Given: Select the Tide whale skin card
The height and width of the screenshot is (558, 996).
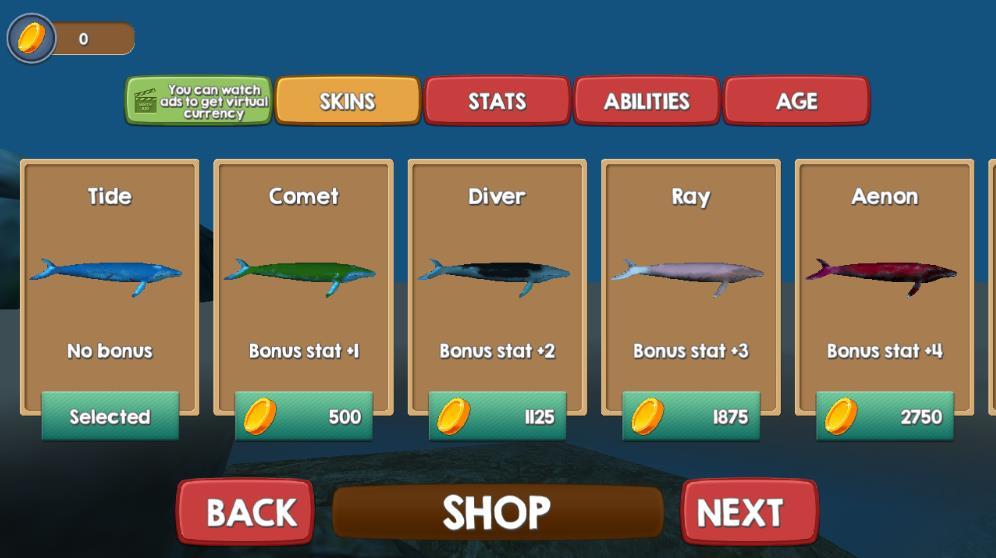Looking at the screenshot, I should click(x=109, y=272).
